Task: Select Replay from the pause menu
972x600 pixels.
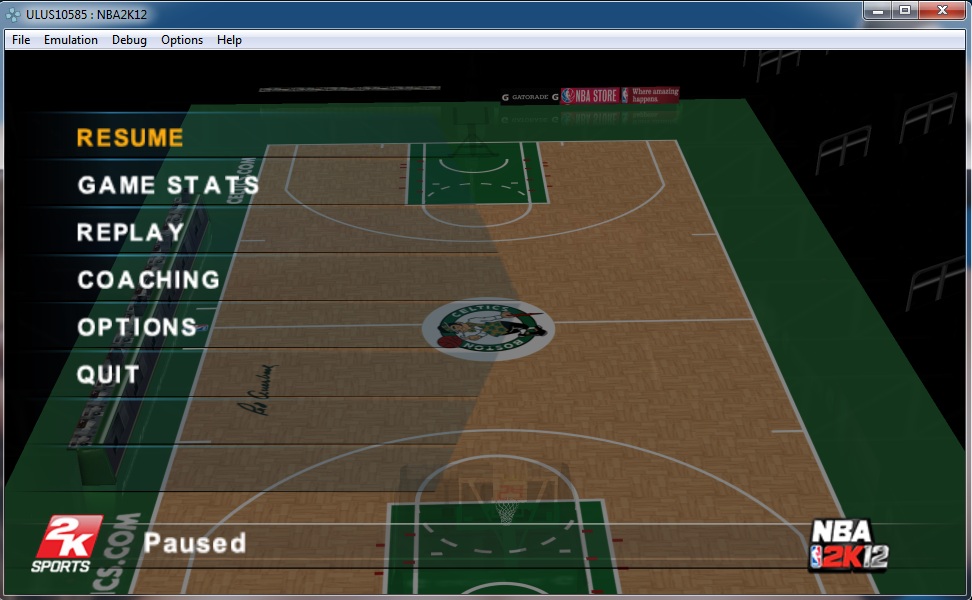Action: (130, 233)
